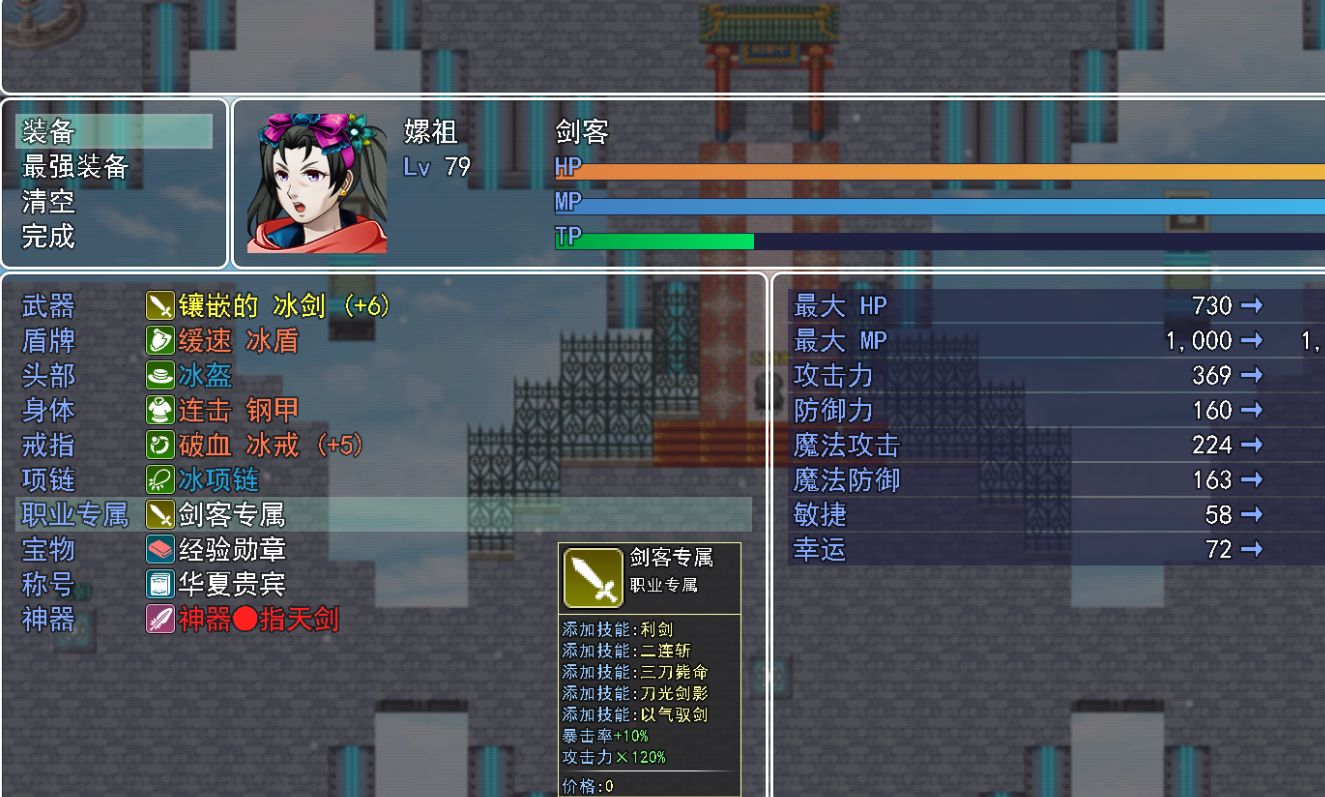Viewport: 1325px width, 797px height.
Task: Click the 称号 slot label
Action: tap(48, 583)
